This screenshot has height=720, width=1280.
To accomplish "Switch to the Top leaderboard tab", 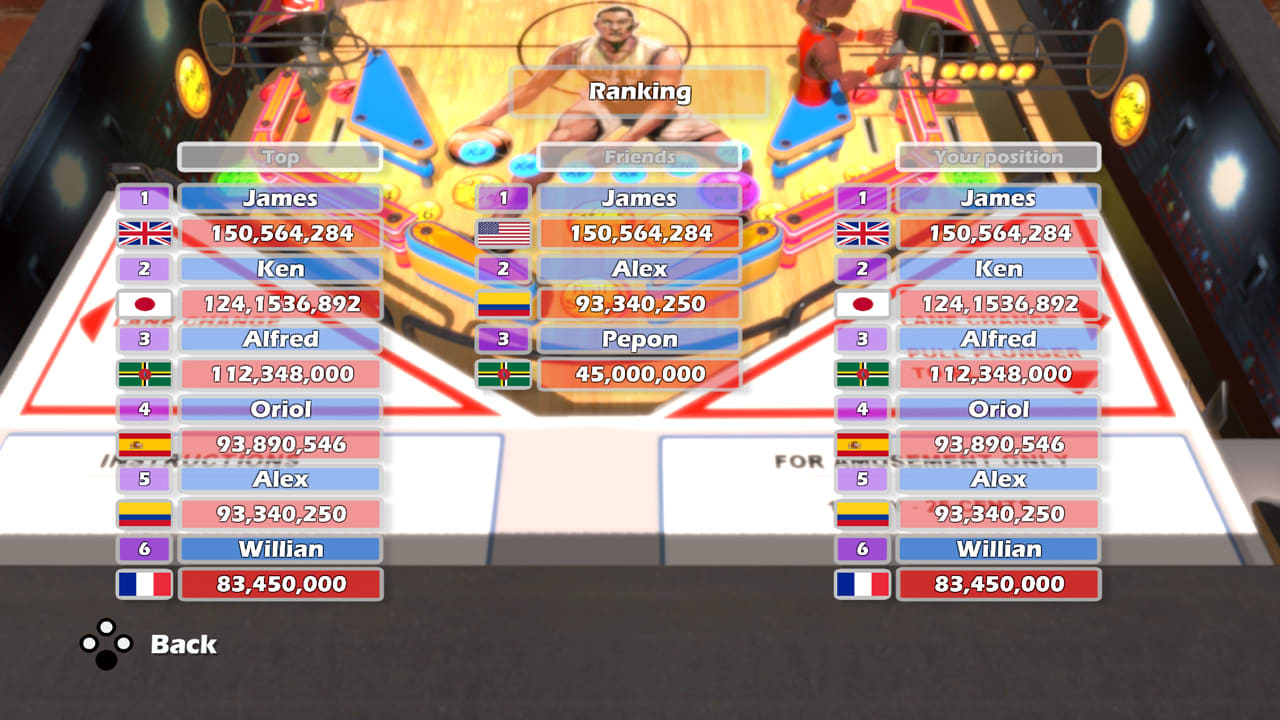I will click(x=280, y=157).
